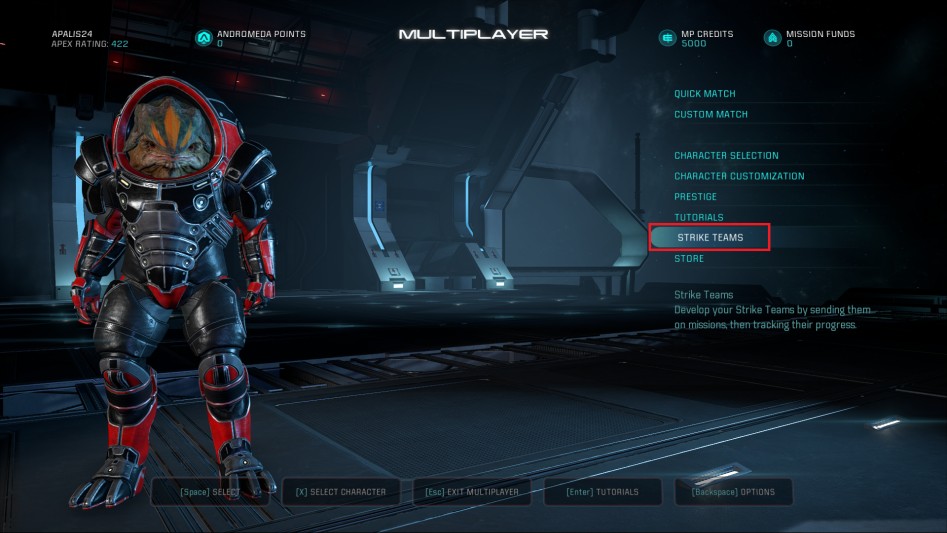Open the Custom Match option

(710, 115)
